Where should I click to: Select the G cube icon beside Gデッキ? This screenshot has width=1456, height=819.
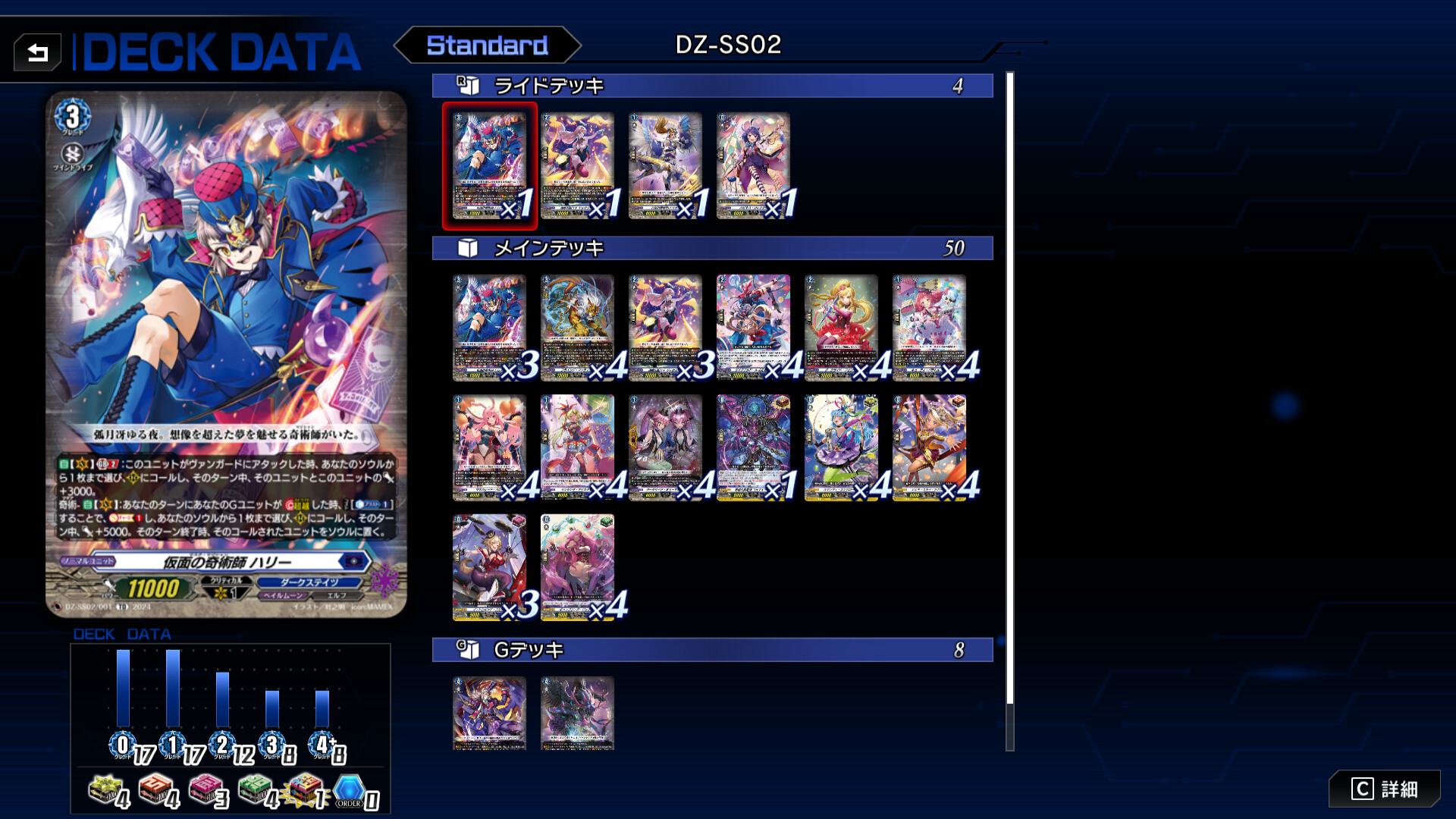[469, 648]
